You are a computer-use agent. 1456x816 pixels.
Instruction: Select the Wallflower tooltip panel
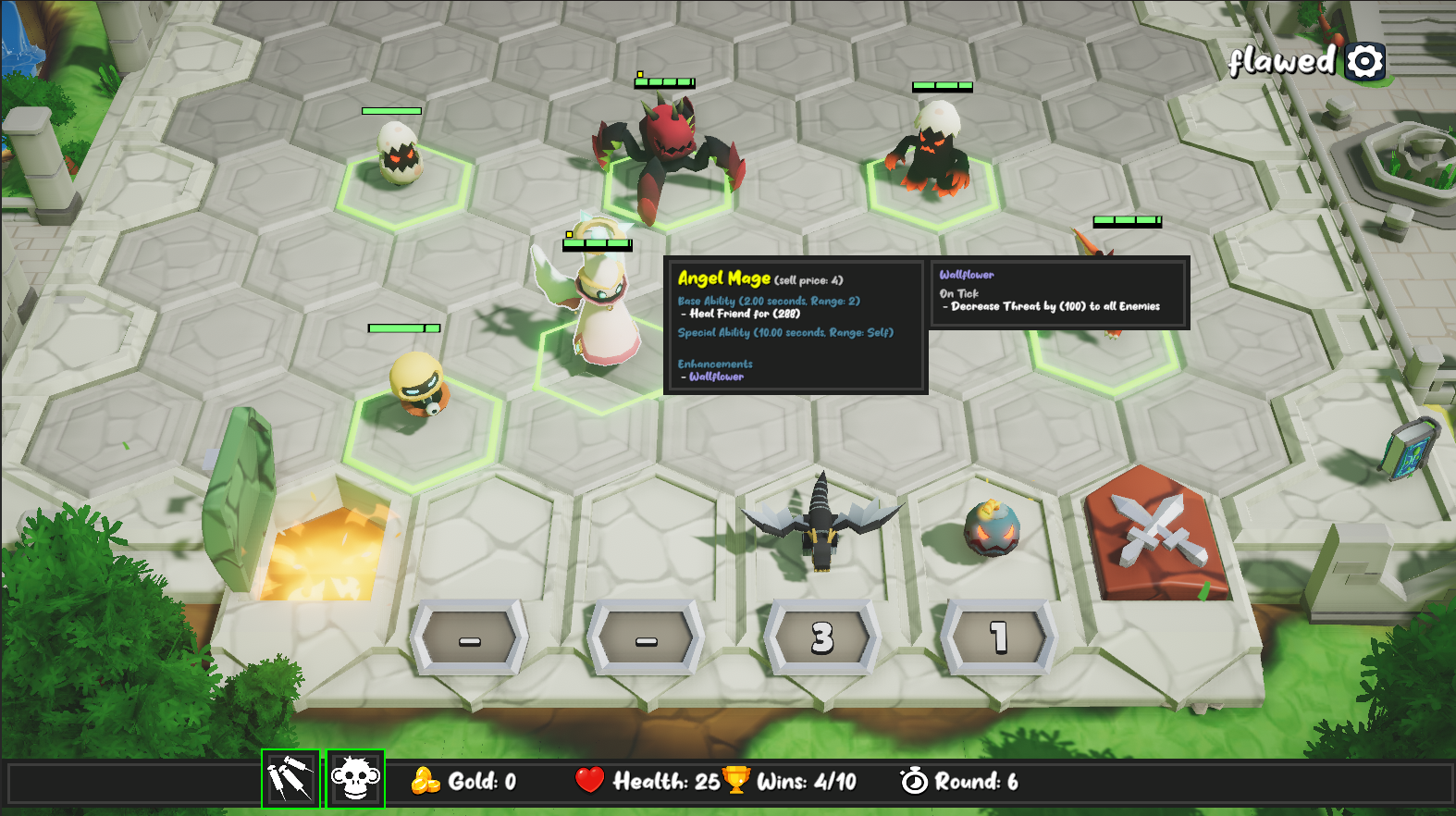pyautogui.click(x=1058, y=293)
